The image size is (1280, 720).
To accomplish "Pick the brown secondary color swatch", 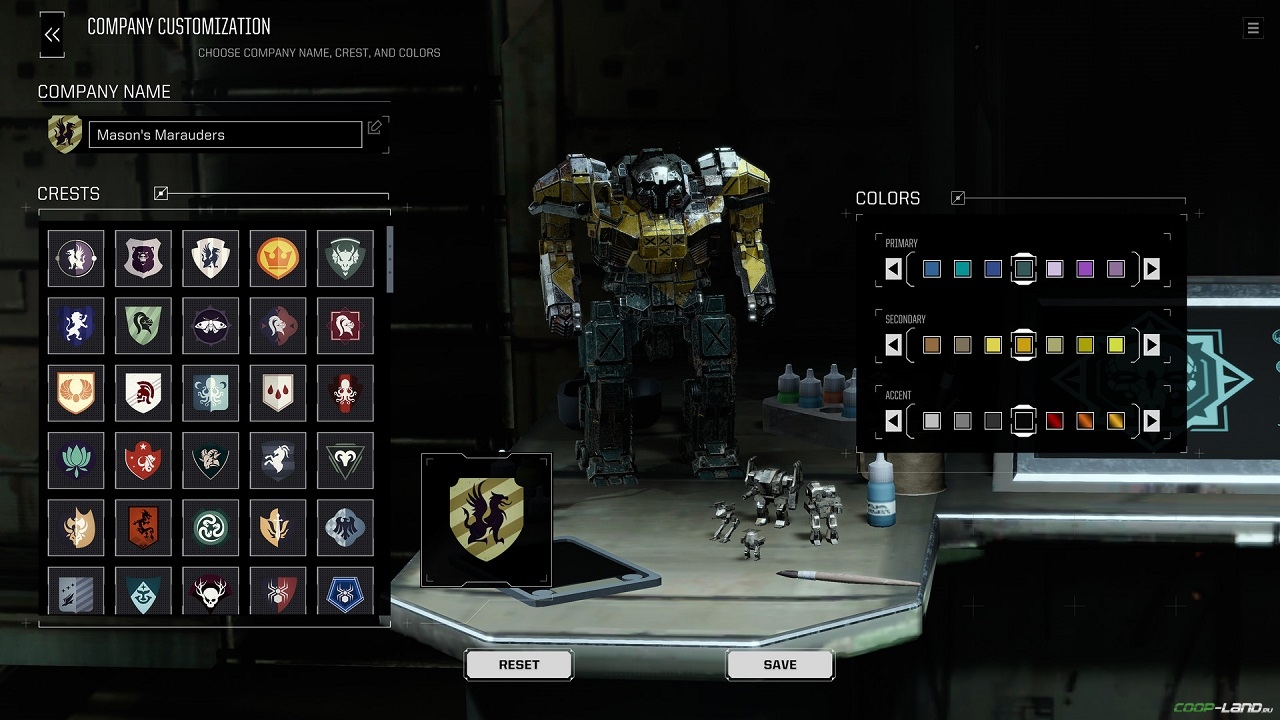I will point(932,345).
